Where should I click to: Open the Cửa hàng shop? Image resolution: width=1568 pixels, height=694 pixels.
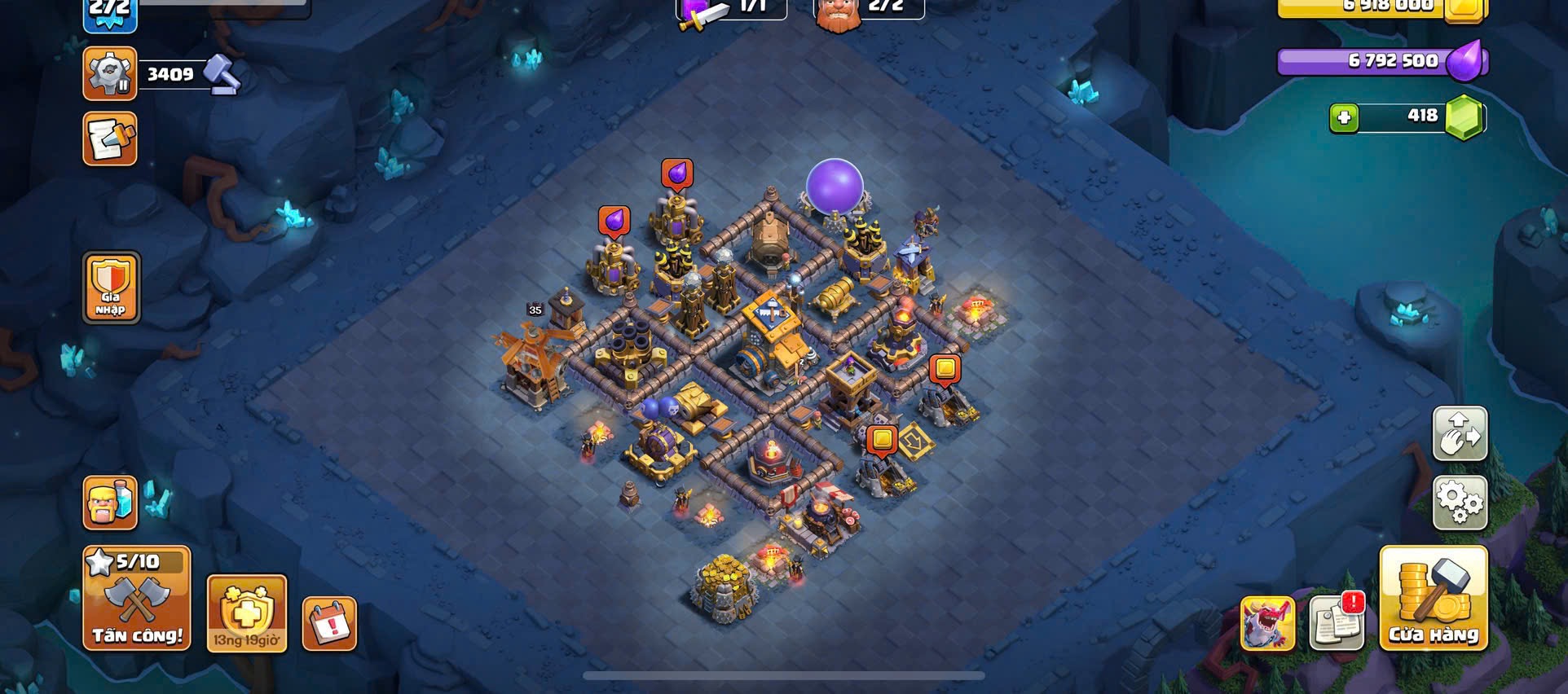click(1433, 600)
